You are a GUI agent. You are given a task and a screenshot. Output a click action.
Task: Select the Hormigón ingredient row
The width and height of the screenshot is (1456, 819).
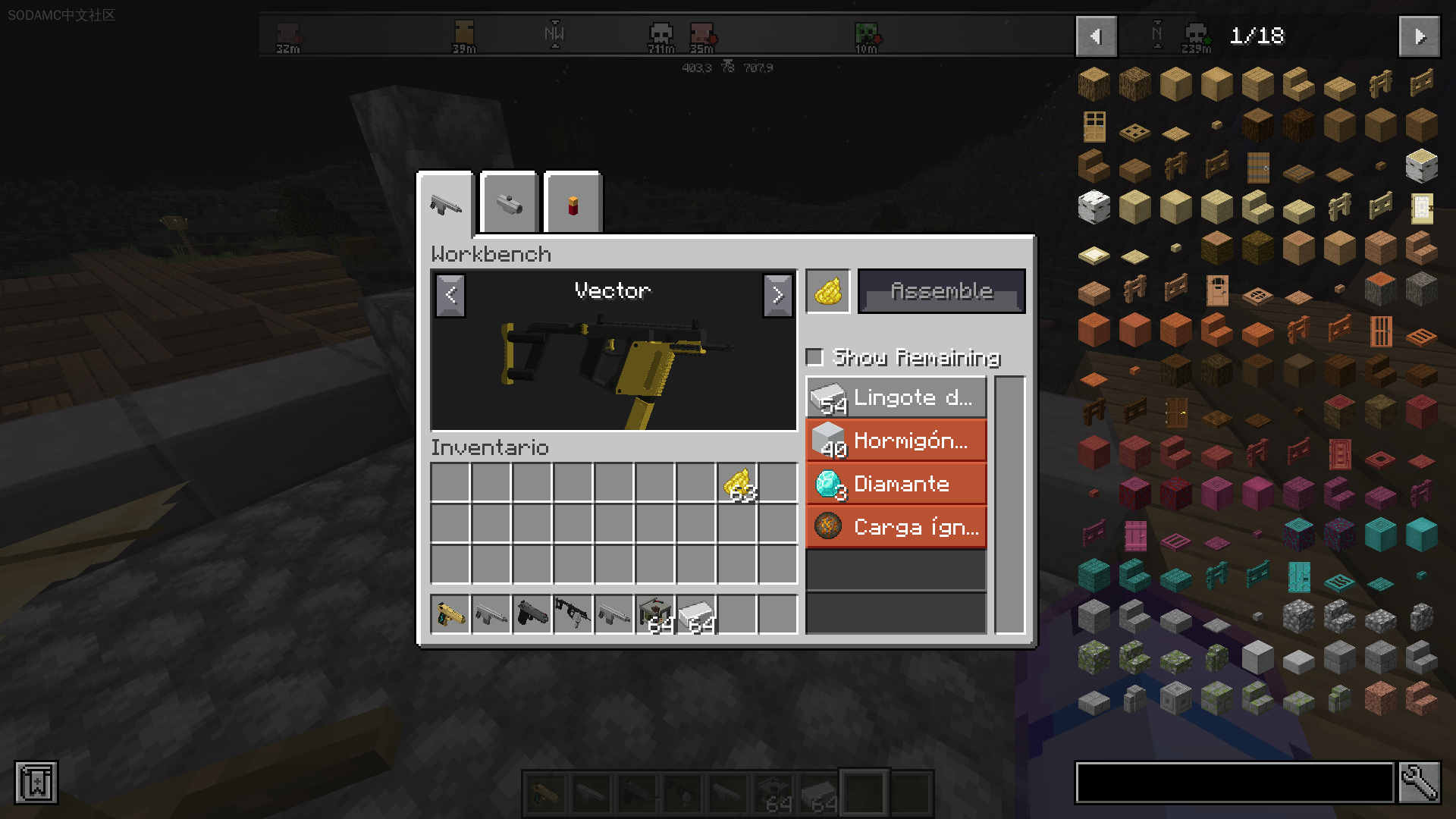896,441
